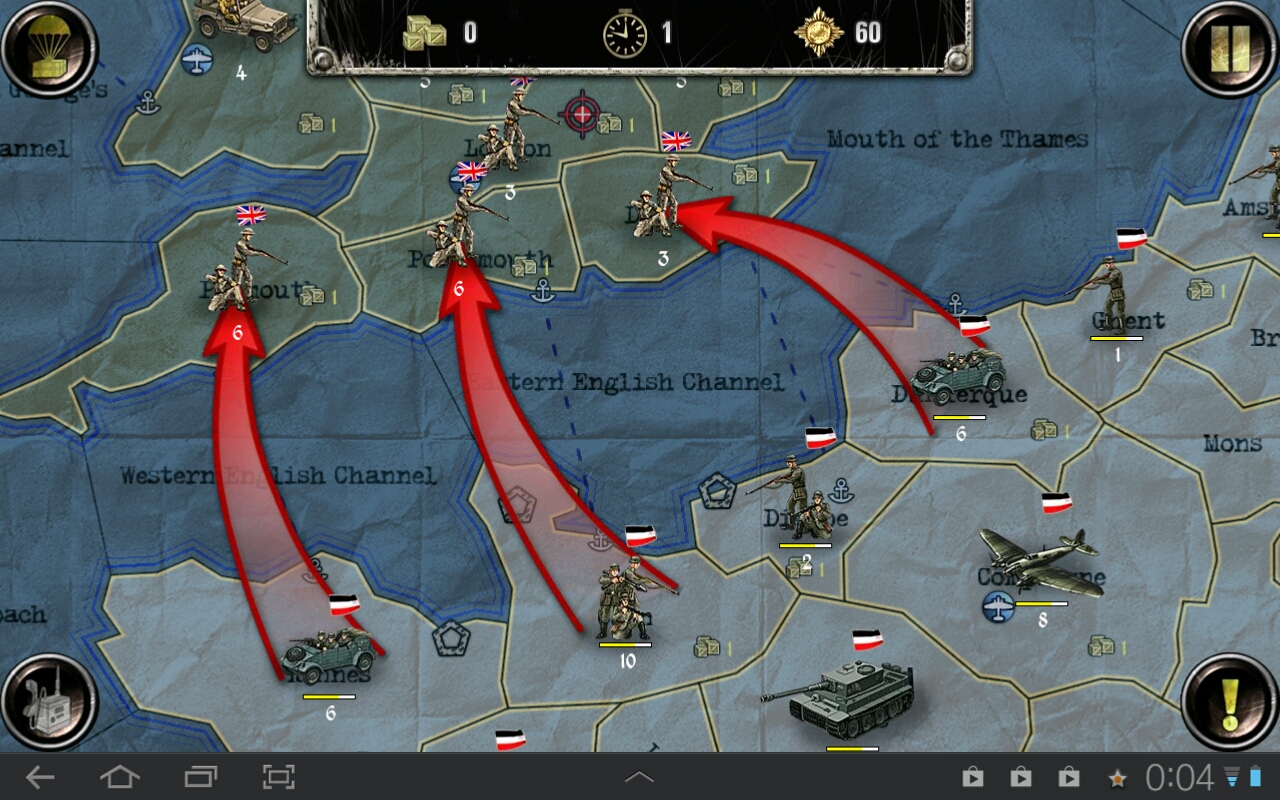Go back with Android back arrow

pos(40,777)
